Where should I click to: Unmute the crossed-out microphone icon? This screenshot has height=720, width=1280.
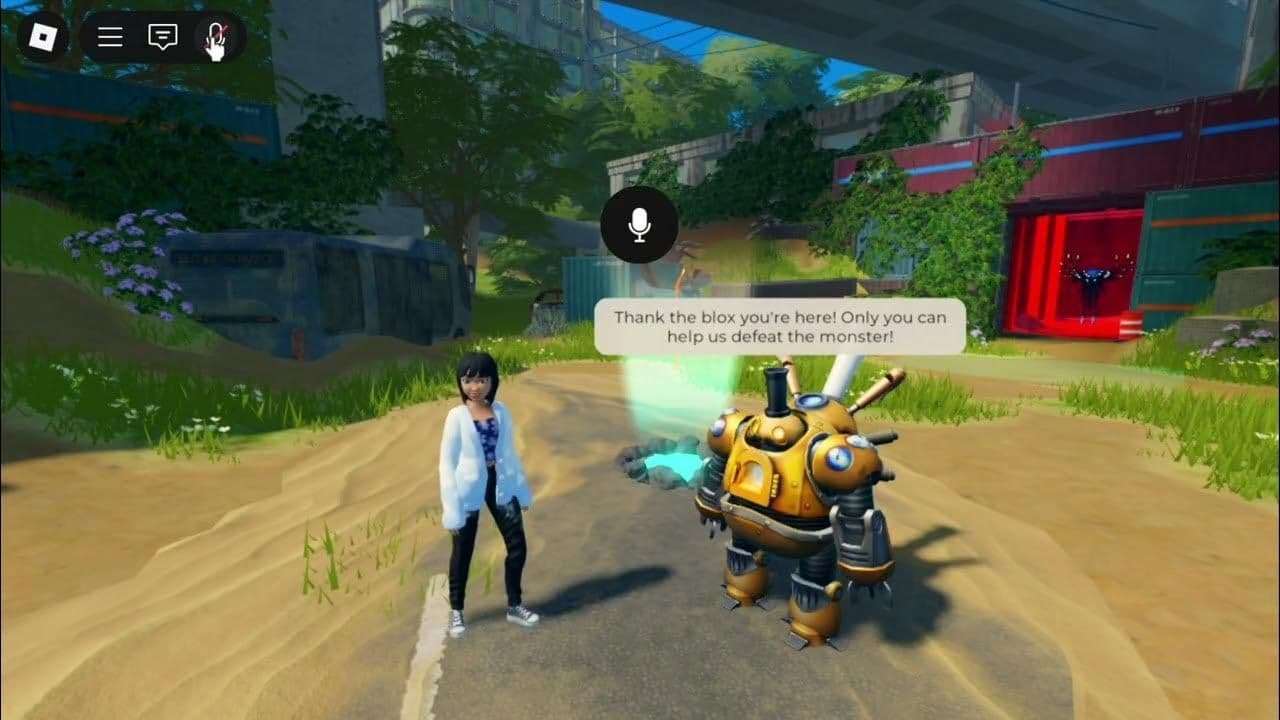pyautogui.click(x=213, y=38)
